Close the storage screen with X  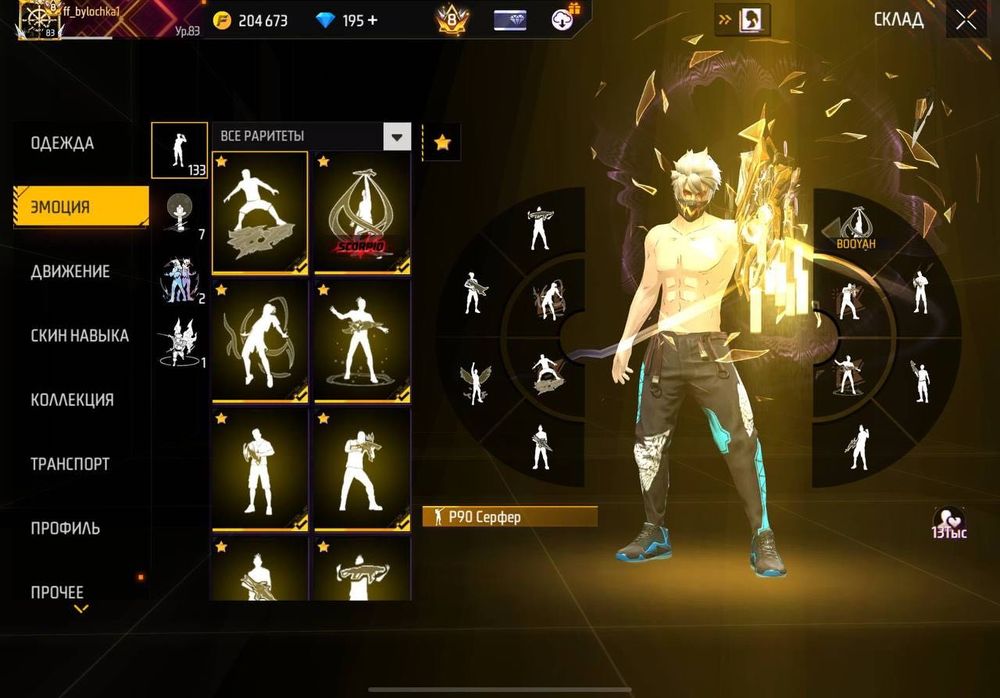click(x=965, y=19)
